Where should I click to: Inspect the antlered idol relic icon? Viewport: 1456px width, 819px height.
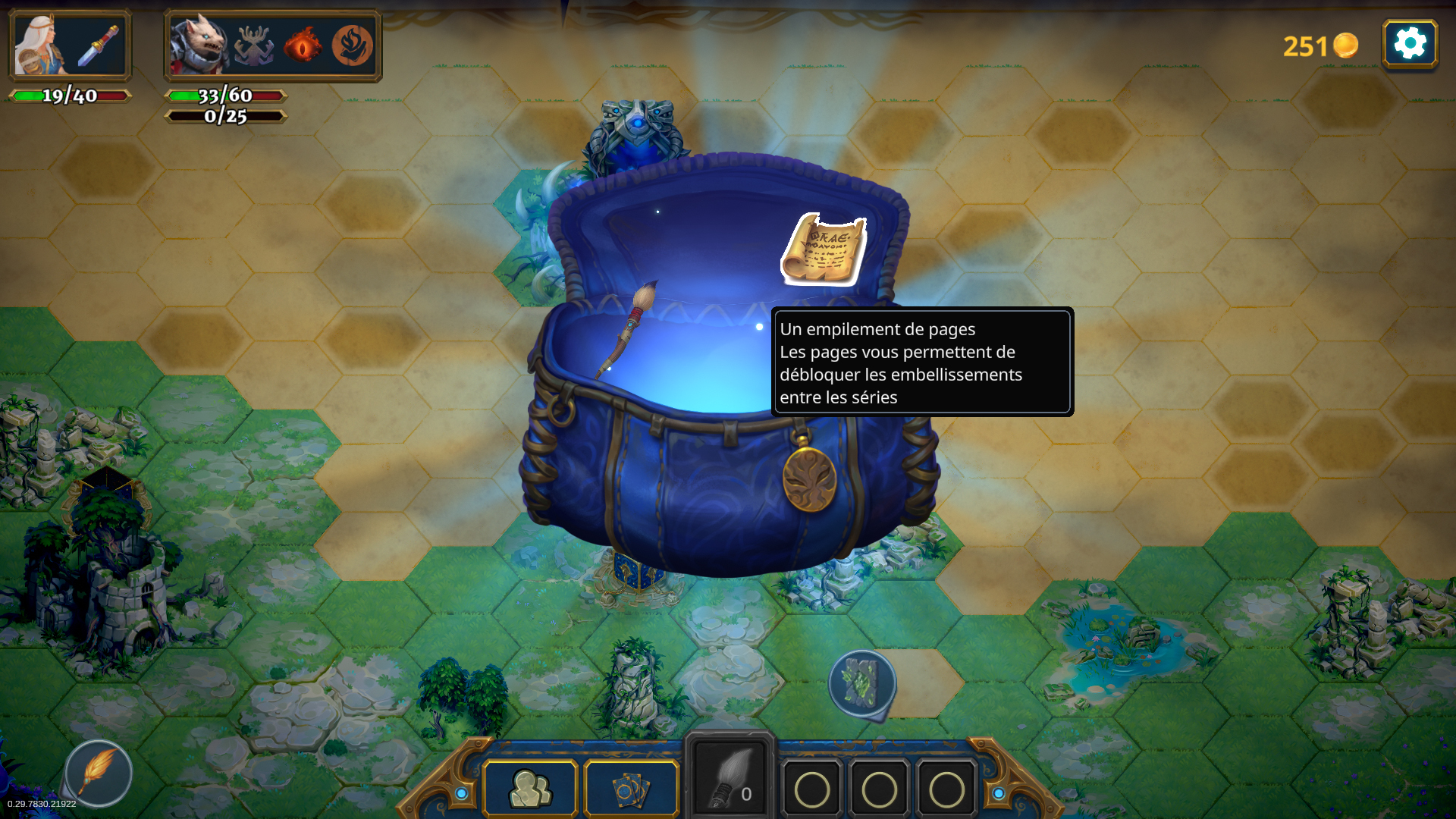[254, 45]
